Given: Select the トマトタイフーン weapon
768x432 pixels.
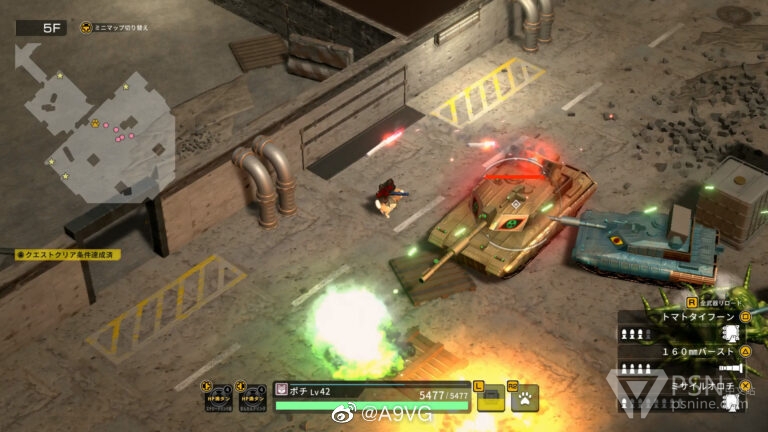Looking at the screenshot, I should click(x=682, y=316).
